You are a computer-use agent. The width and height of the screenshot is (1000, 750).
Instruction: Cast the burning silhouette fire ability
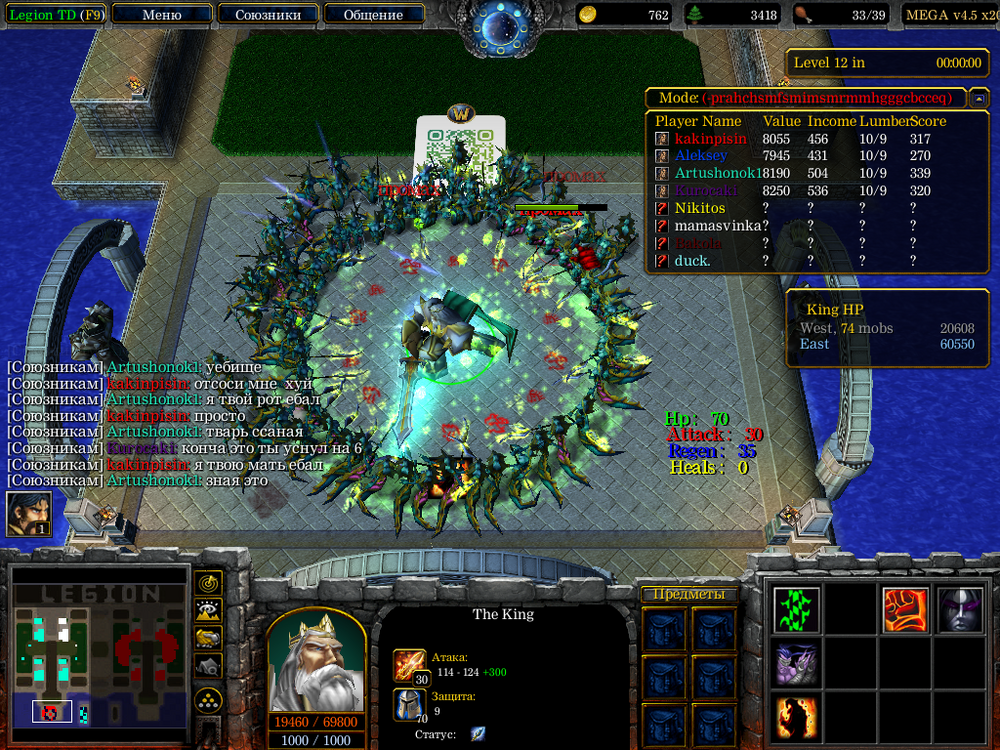point(797,718)
